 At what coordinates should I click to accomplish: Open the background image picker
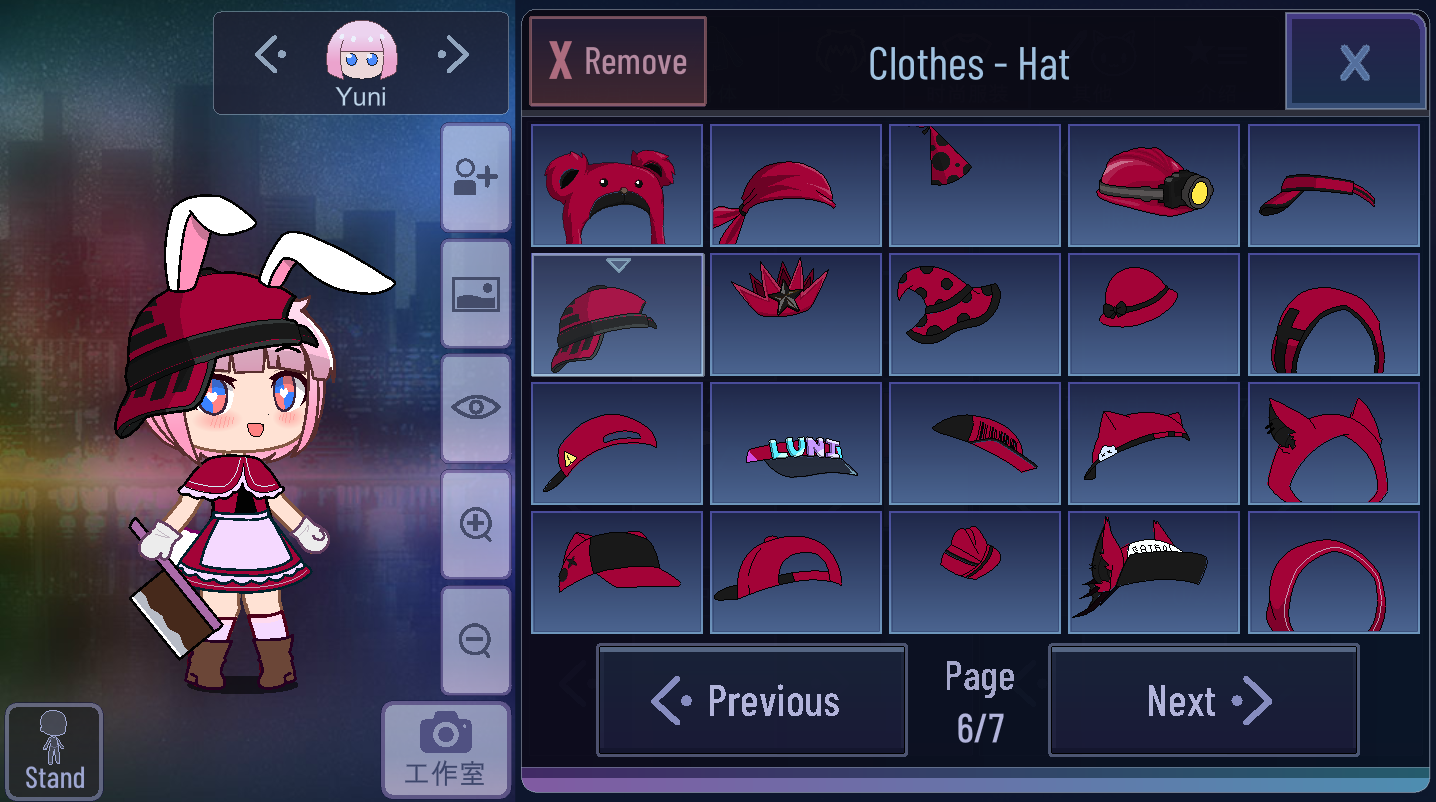click(x=476, y=294)
